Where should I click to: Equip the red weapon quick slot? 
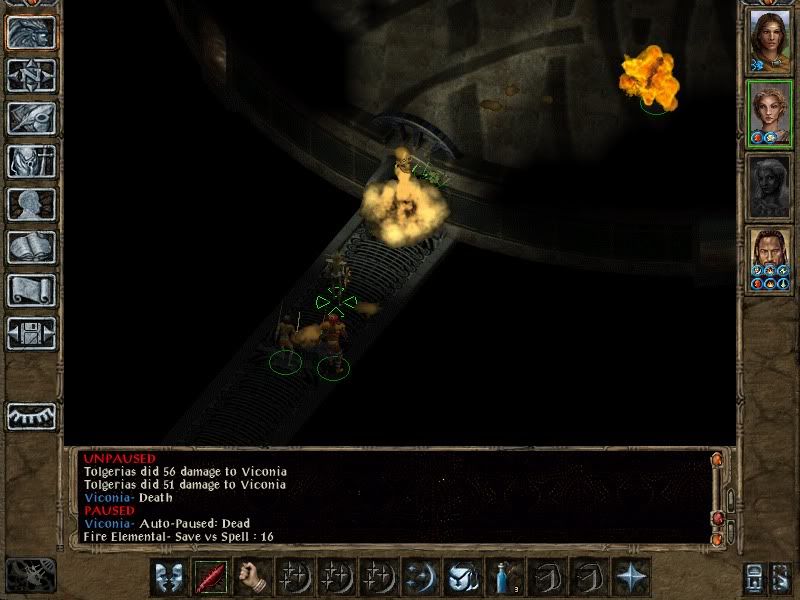tap(211, 578)
